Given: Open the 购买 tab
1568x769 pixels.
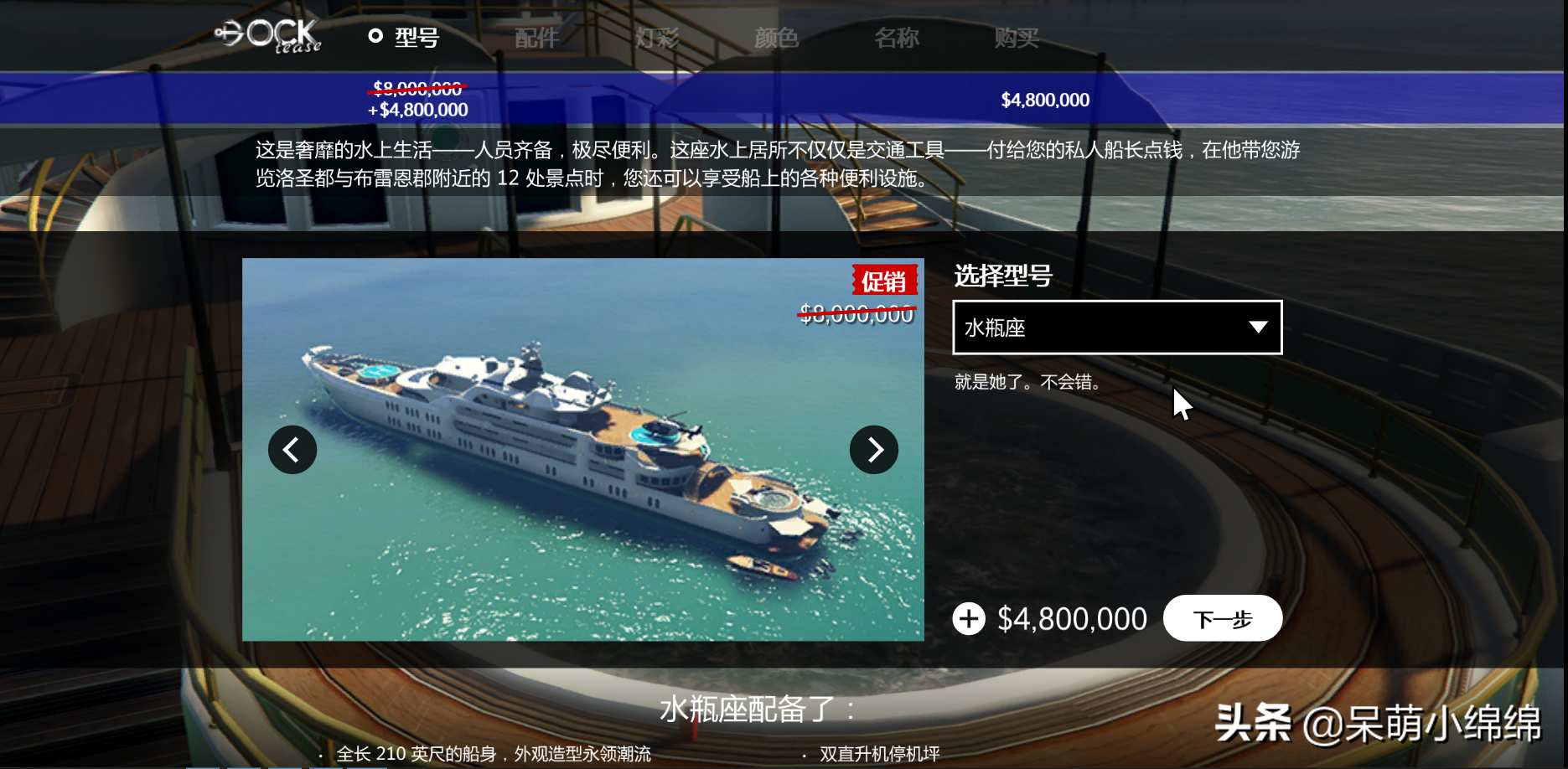Looking at the screenshot, I should click(1015, 37).
